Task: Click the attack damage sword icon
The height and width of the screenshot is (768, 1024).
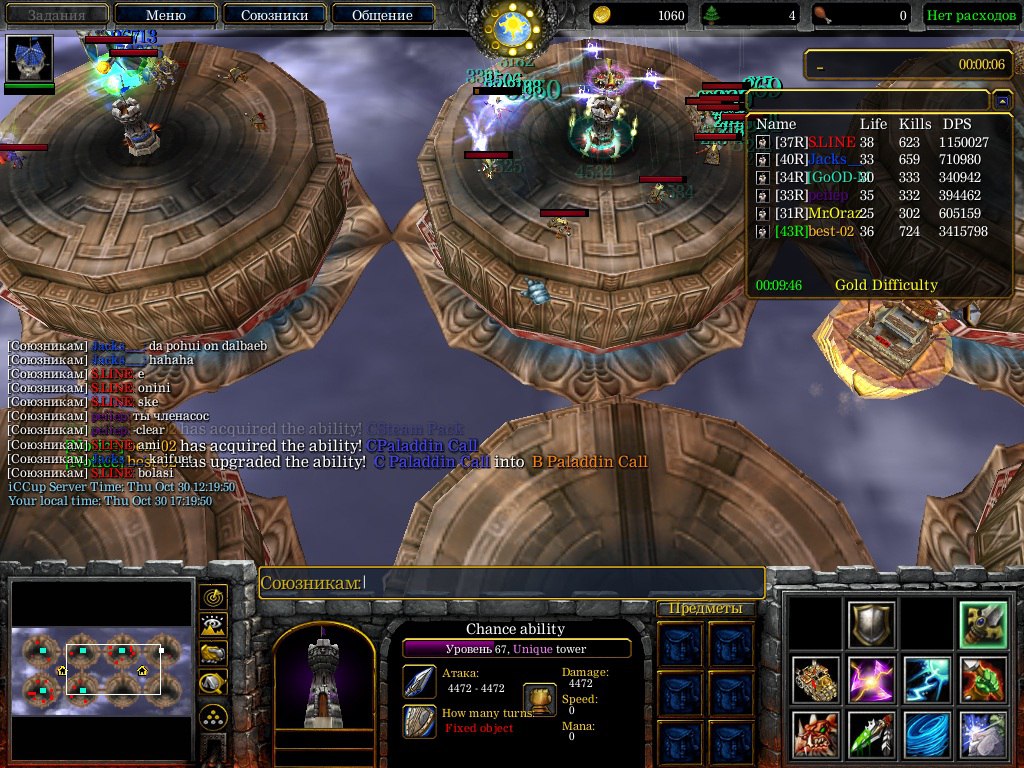Action: click(x=419, y=681)
